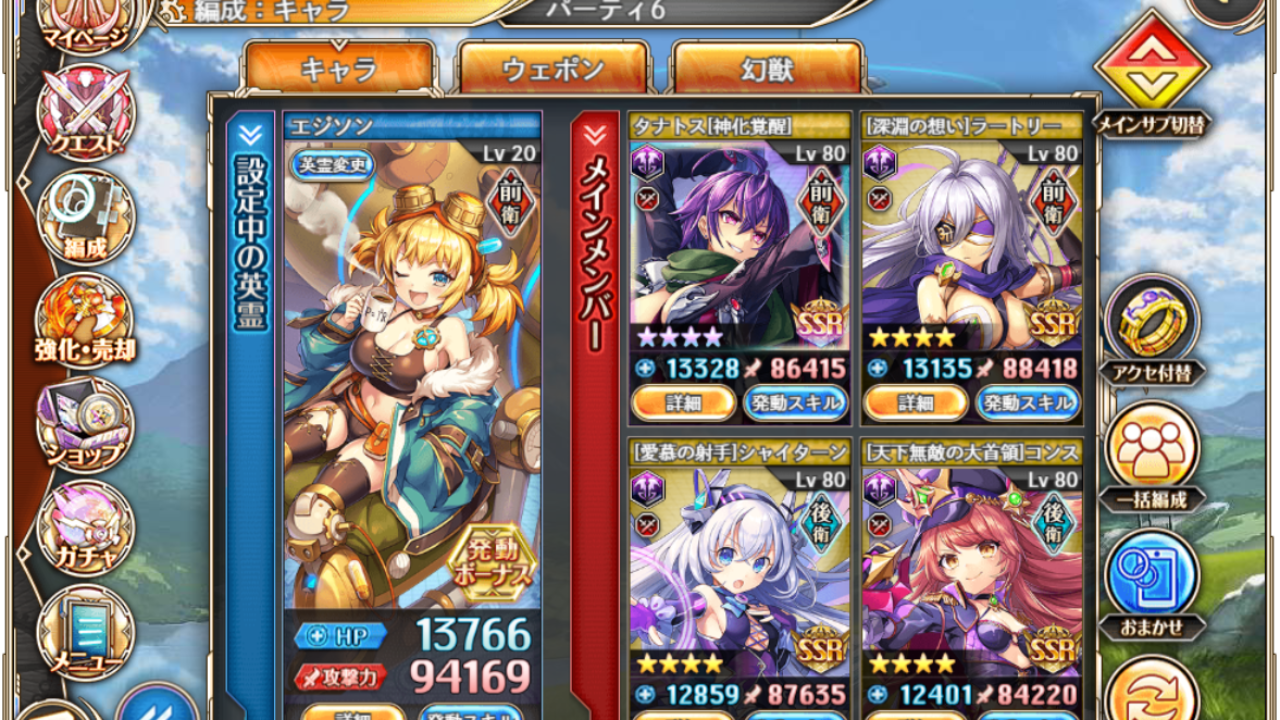Show 詳細 details for タナトス
This screenshot has width=1280, height=720.
(682, 403)
